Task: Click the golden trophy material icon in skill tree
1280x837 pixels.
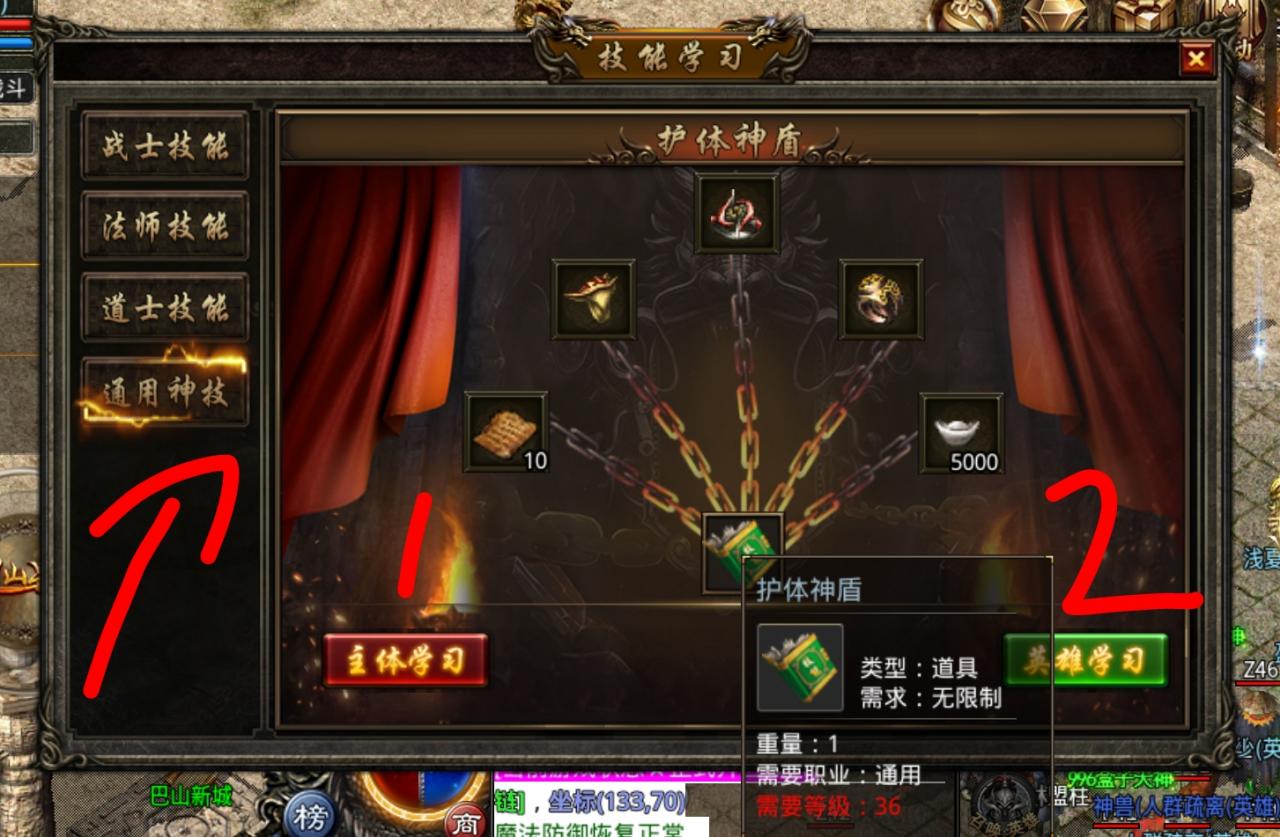Action: (x=593, y=299)
